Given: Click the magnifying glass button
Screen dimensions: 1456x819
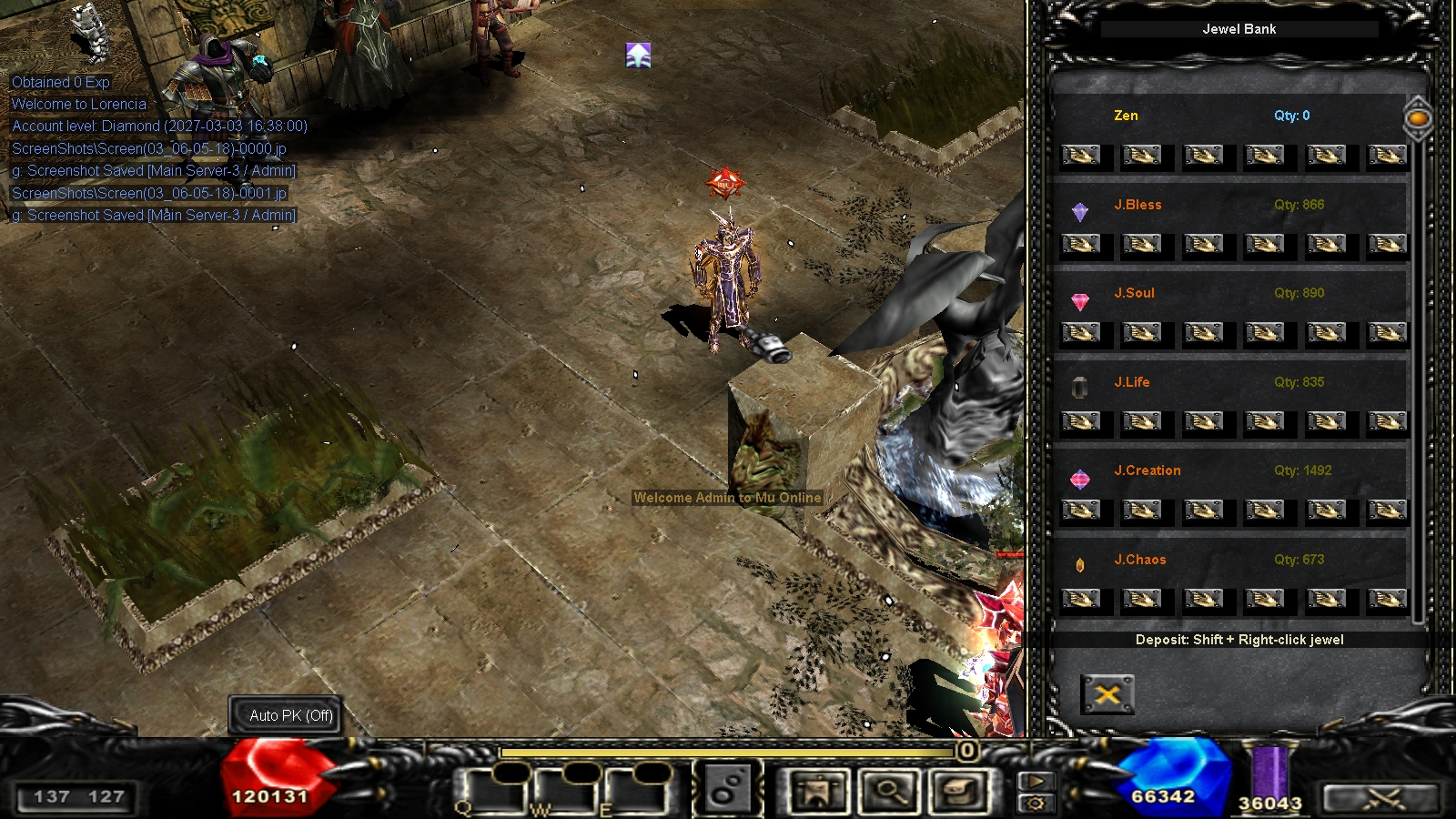Looking at the screenshot, I should 889,792.
